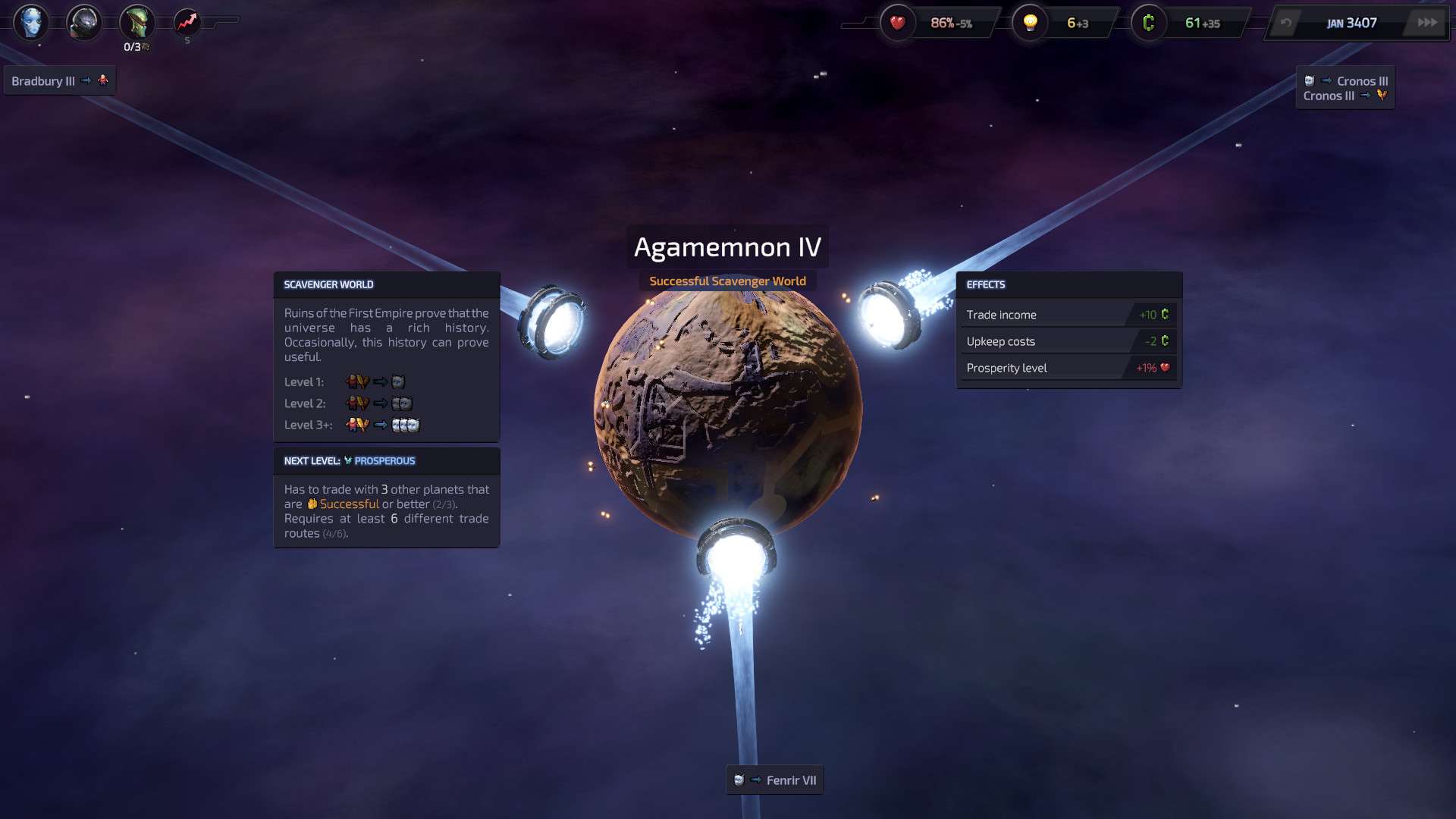Click the Upkeep costs effect row
1456x819 pixels.
1068,341
